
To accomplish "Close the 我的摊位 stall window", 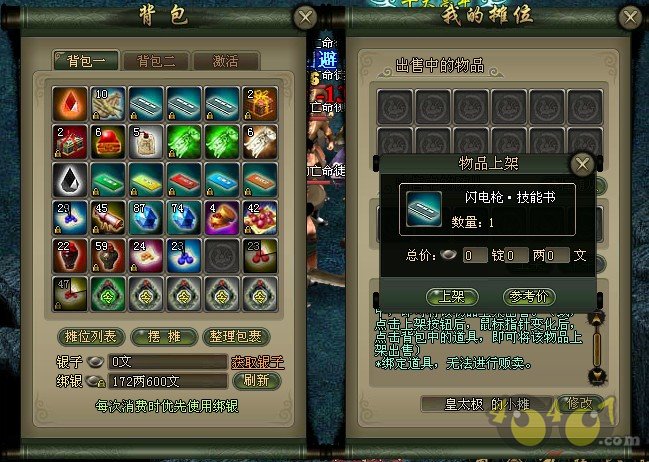I will point(630,17).
